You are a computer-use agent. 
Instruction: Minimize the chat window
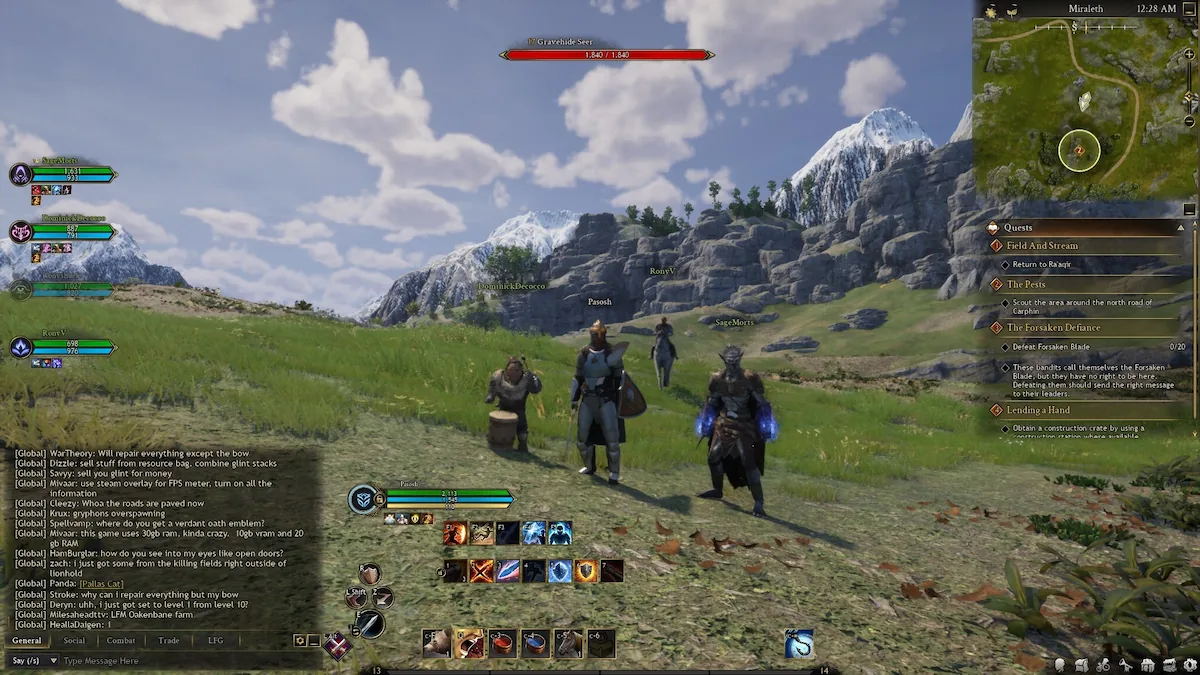[x=313, y=640]
